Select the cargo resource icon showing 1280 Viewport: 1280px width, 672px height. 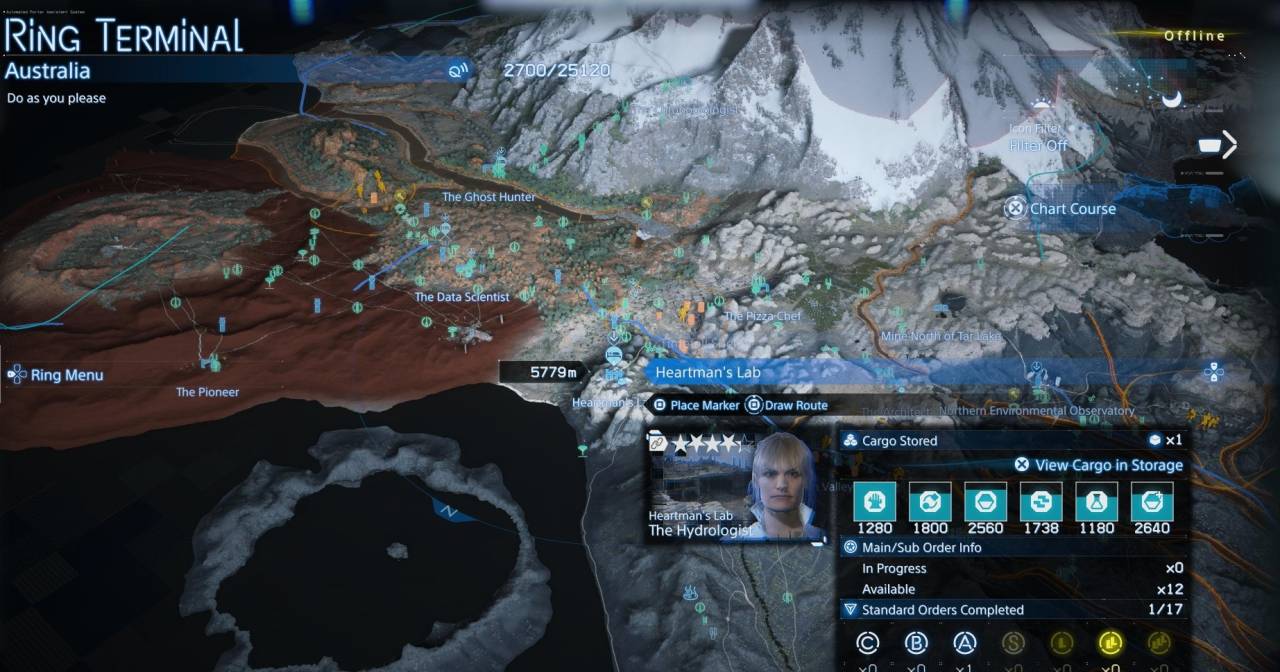874,500
